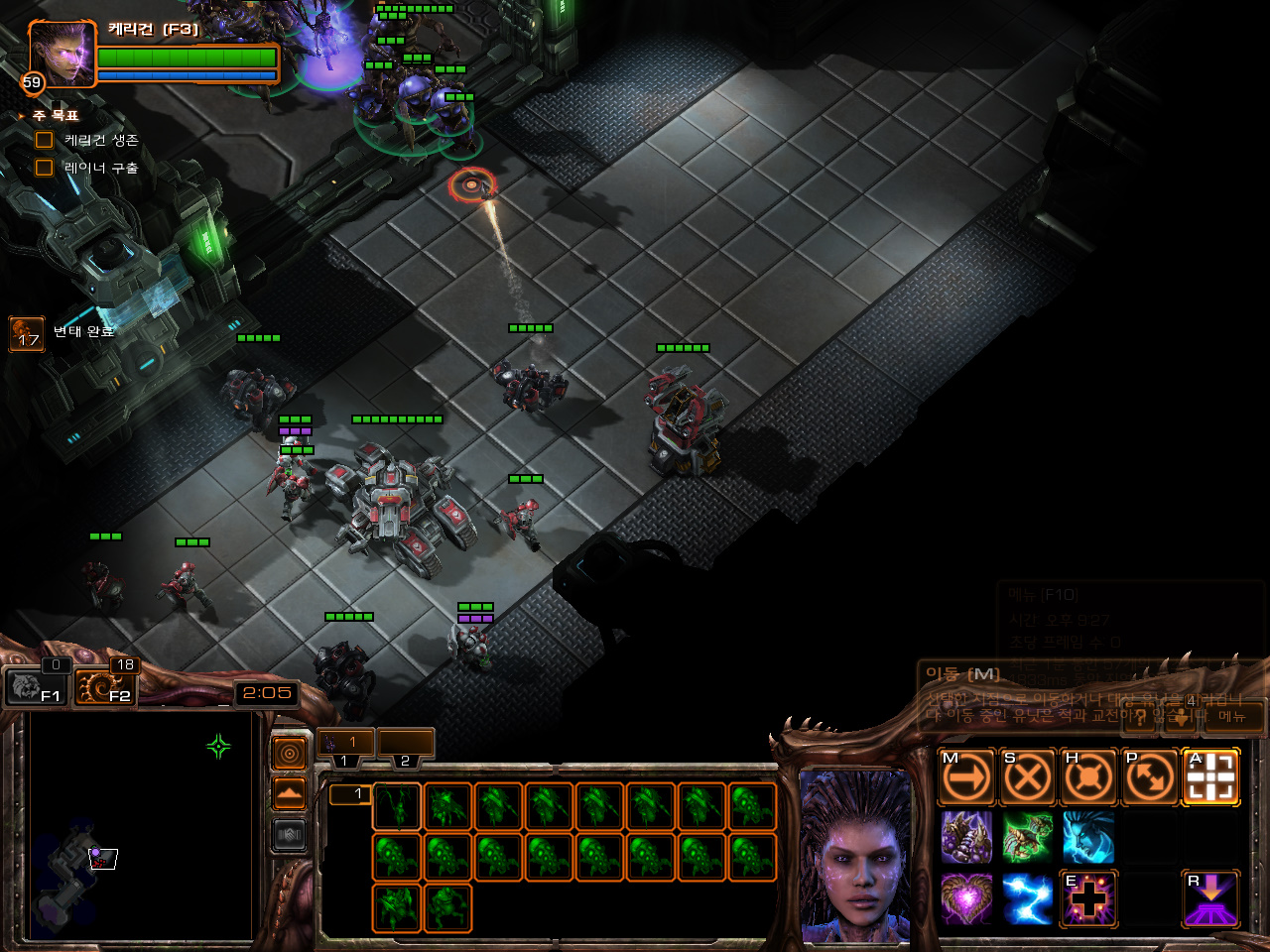The image size is (1270, 952).
Task: Select the Kerrigan hero portrait
Action: (x=62, y=54)
